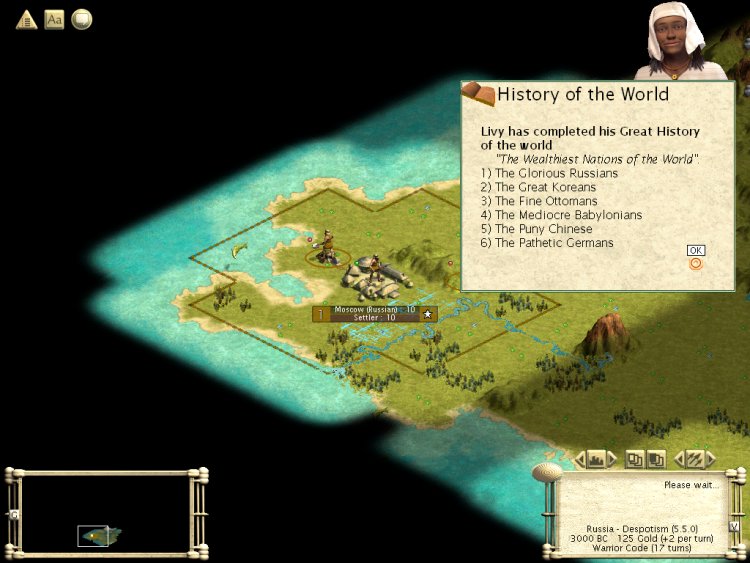The height and width of the screenshot is (563, 750).
Task: Open the Civilopedia "Aa" book icon
Action: (x=54, y=19)
